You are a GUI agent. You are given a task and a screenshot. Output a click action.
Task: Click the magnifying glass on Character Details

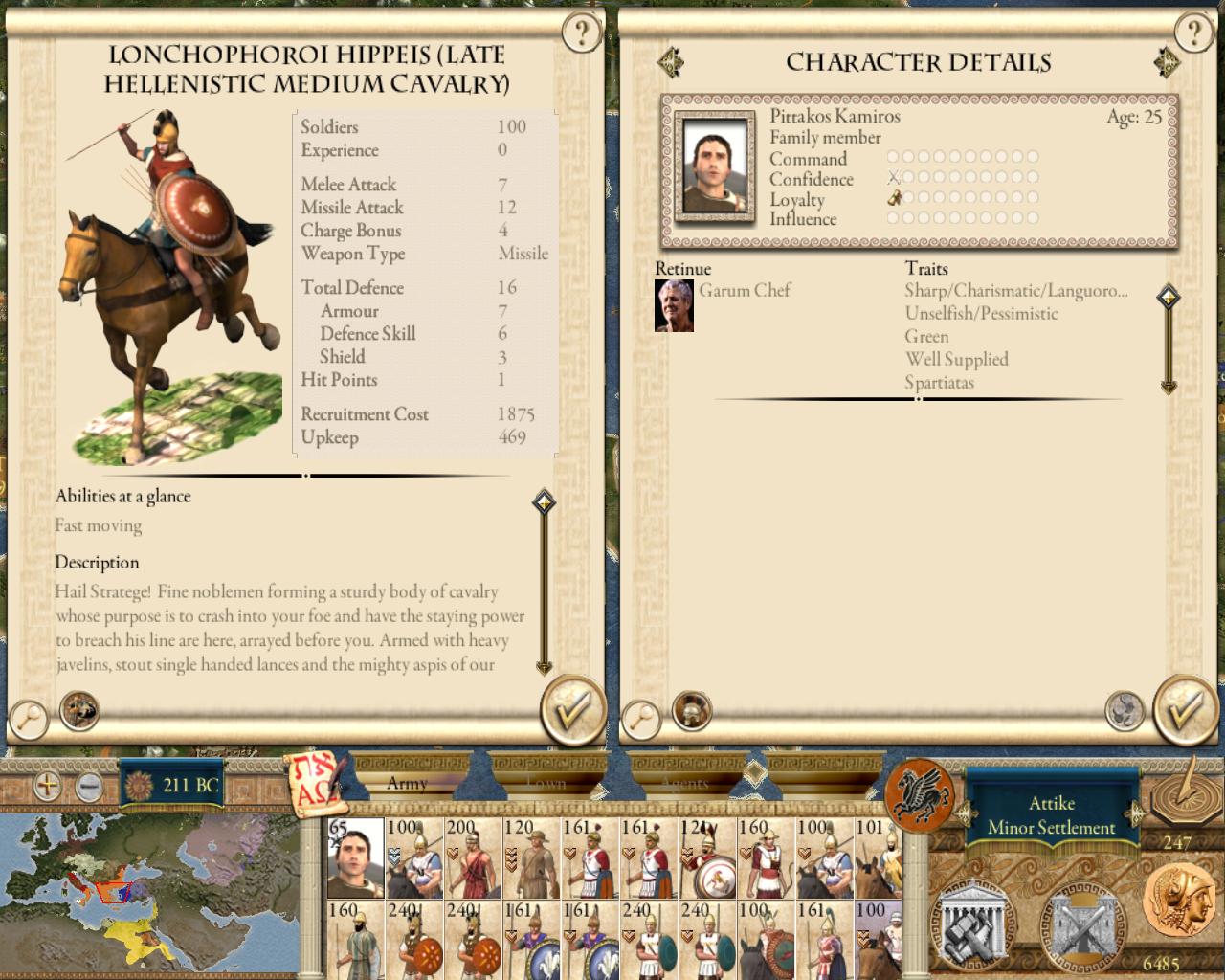[x=640, y=718]
